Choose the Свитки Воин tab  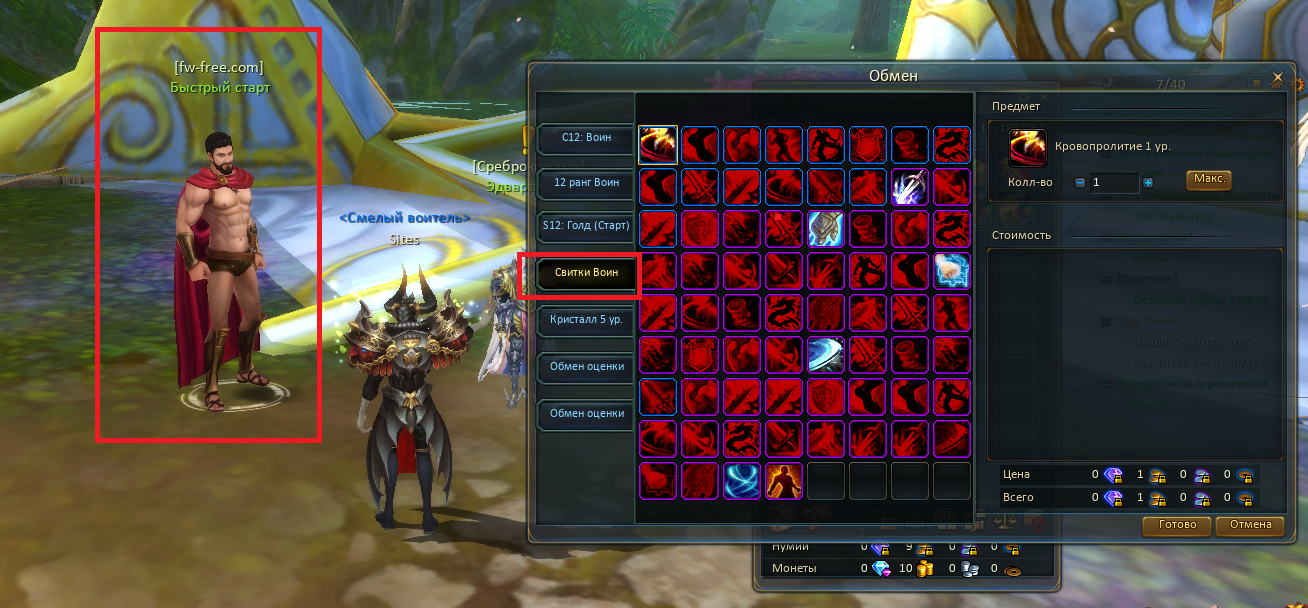pos(586,272)
